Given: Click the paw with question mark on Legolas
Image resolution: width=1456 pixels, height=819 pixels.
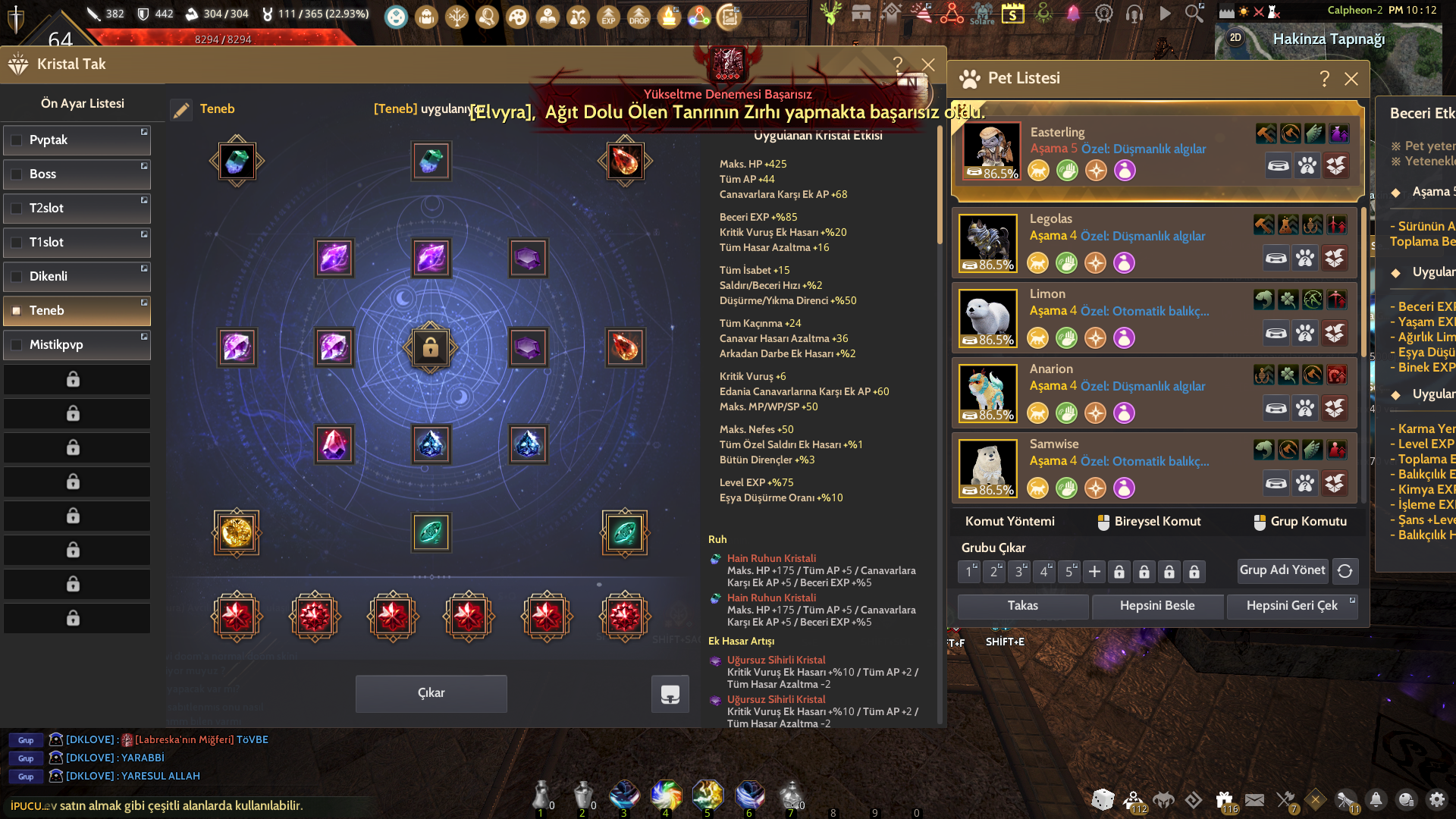Looking at the screenshot, I should point(1306,258).
